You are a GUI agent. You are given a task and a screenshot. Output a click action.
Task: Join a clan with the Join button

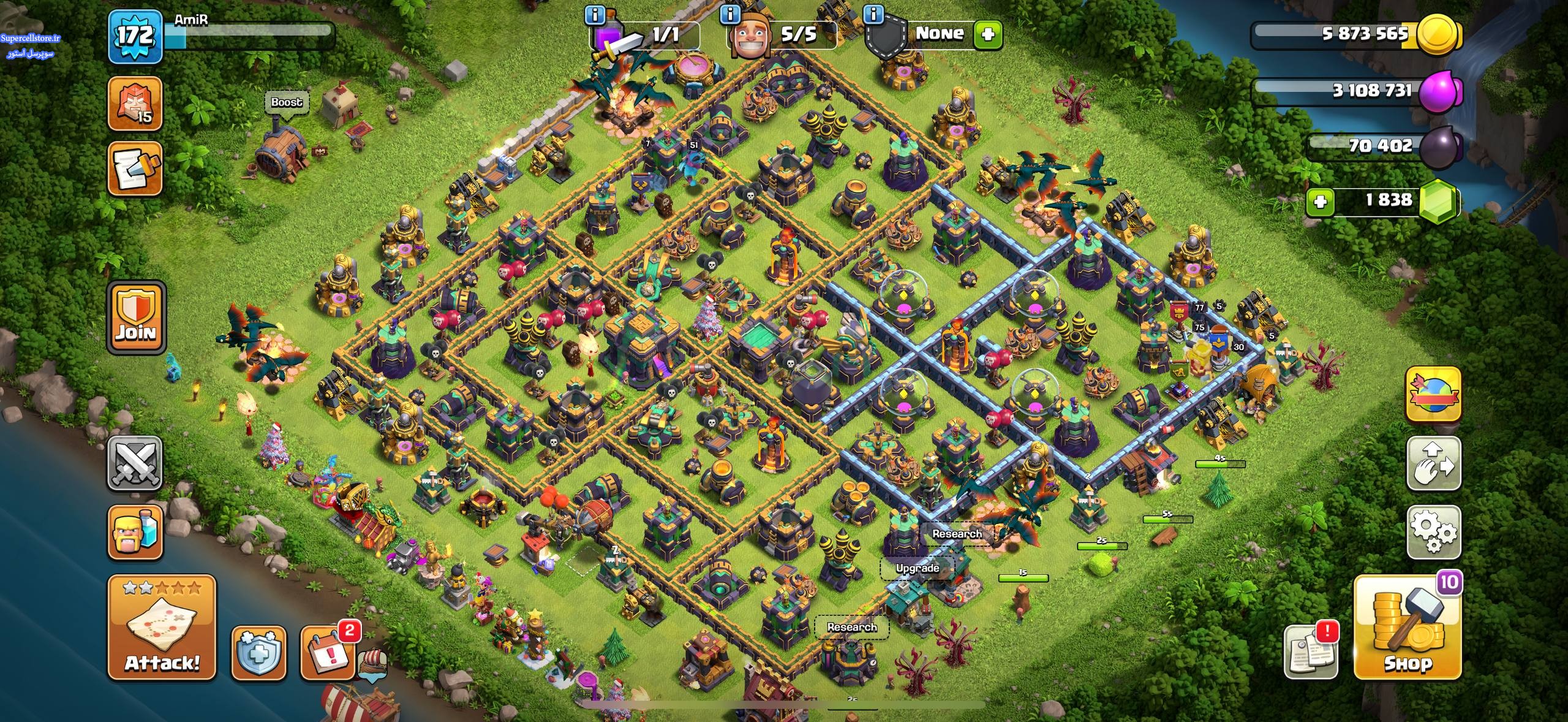point(136,317)
